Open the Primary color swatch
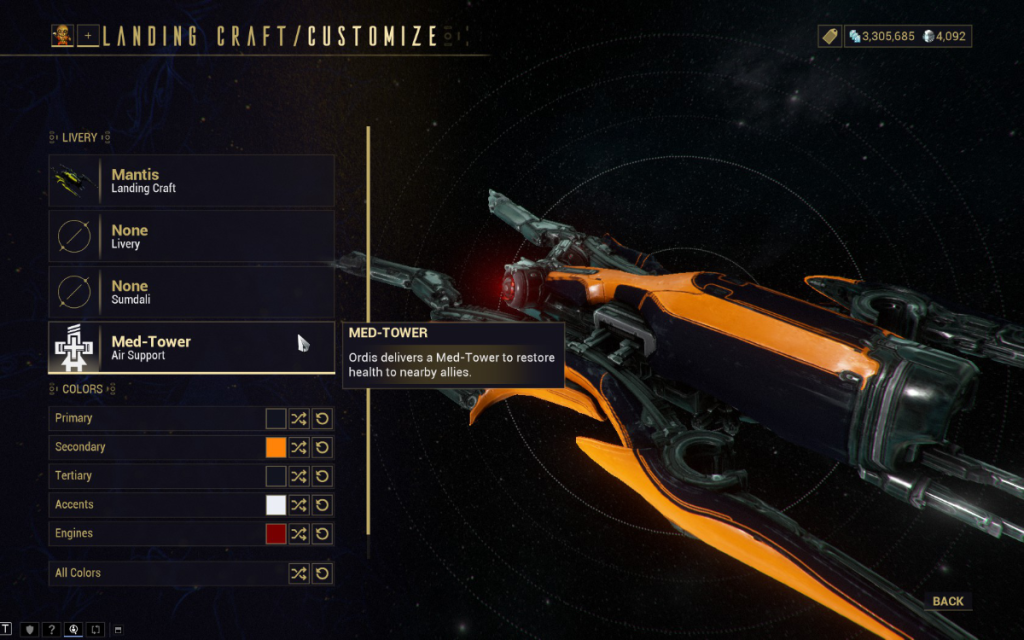 (x=276, y=419)
